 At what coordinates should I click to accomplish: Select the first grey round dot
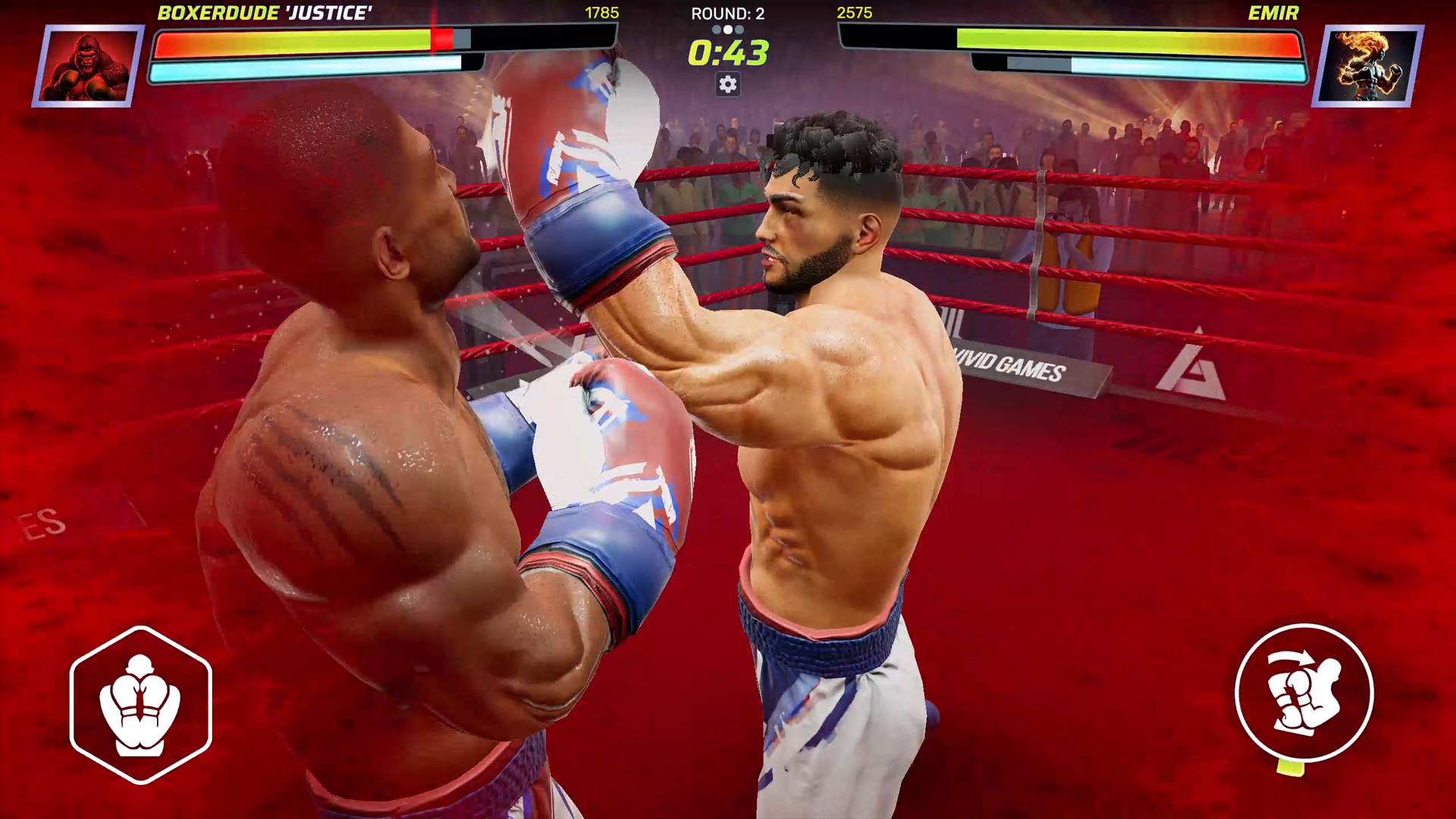tap(717, 30)
